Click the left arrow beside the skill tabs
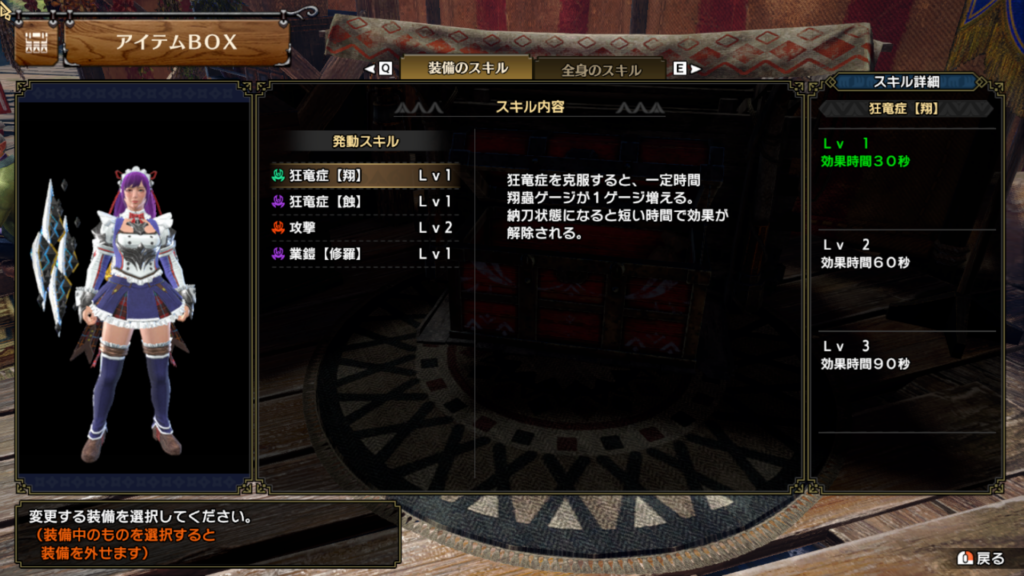 click(x=370, y=69)
